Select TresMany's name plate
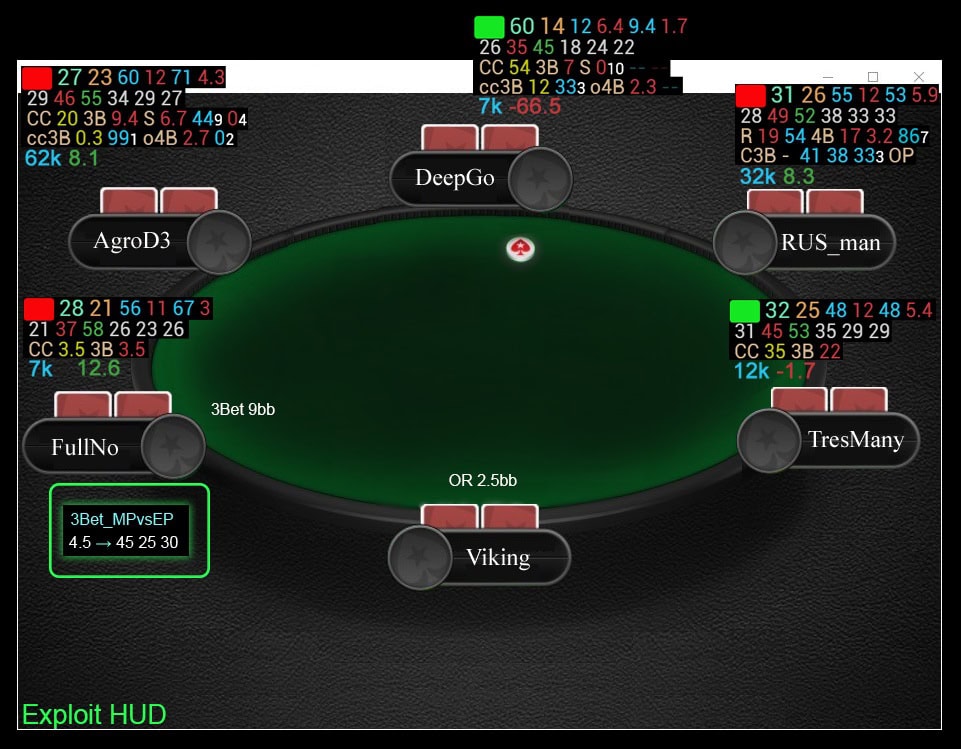The width and height of the screenshot is (961, 749). [855, 440]
